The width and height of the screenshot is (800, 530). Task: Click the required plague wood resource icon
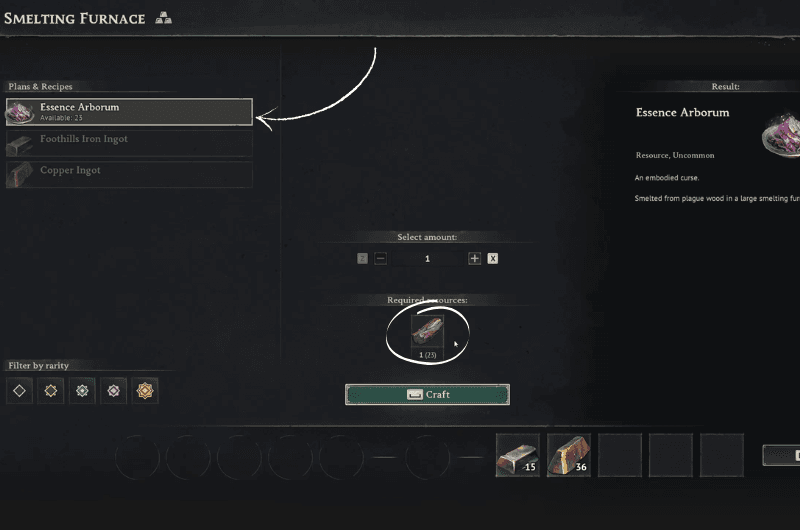pos(427,333)
